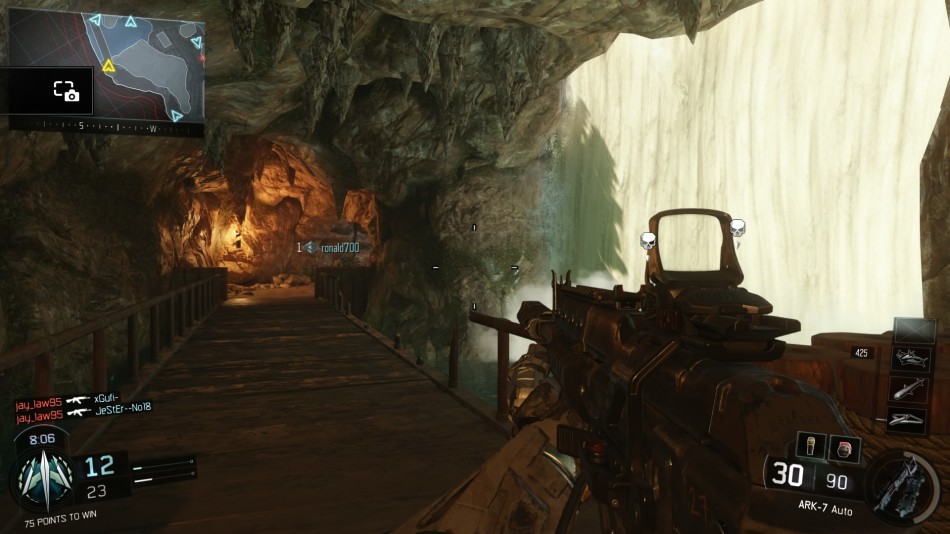Click the screenshot capture camera icon
This screenshot has height=534, width=950.
coord(66,91)
